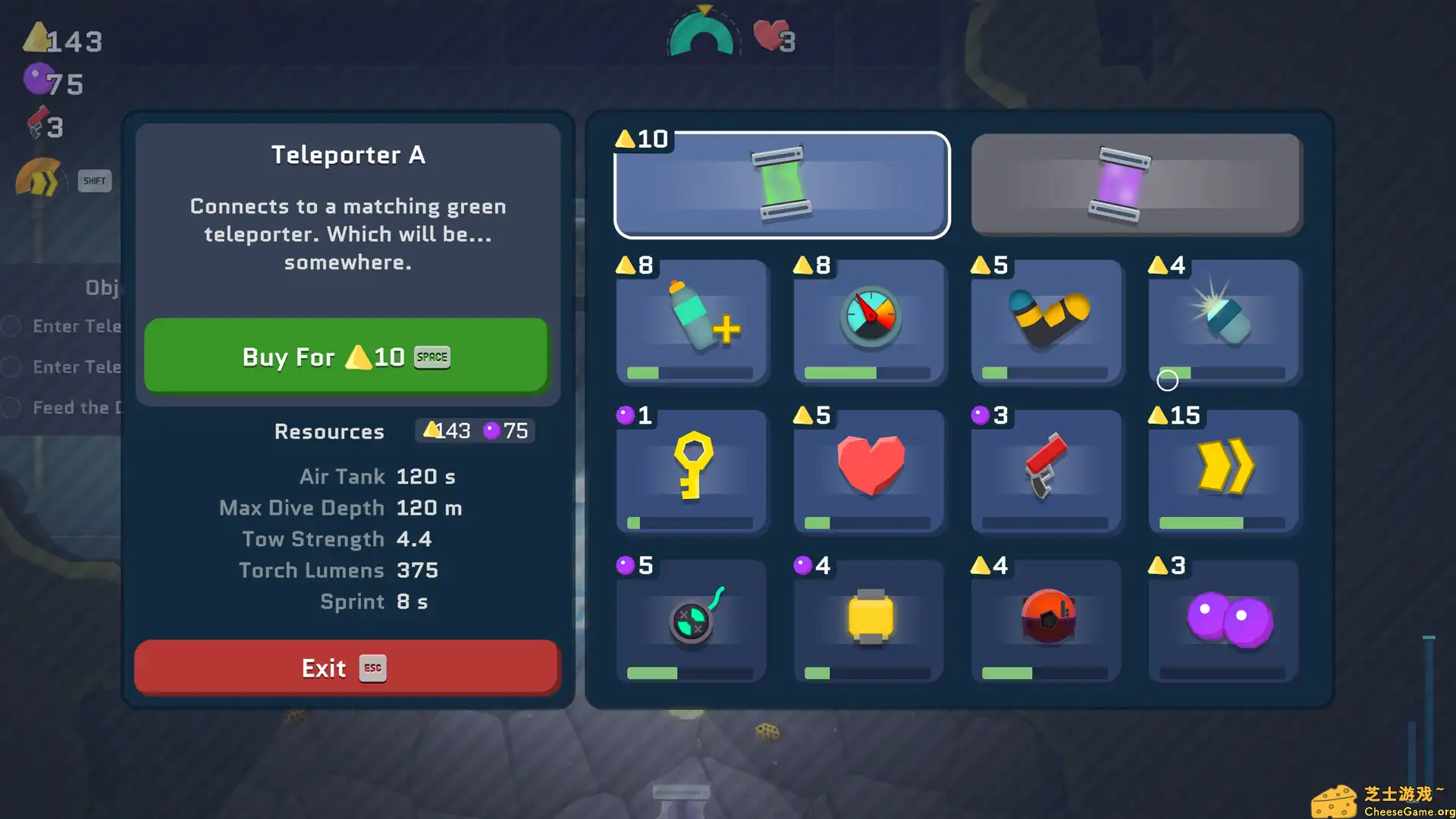1456x819 pixels.
Task: Select the depth gauge upgrade
Action: [869, 322]
